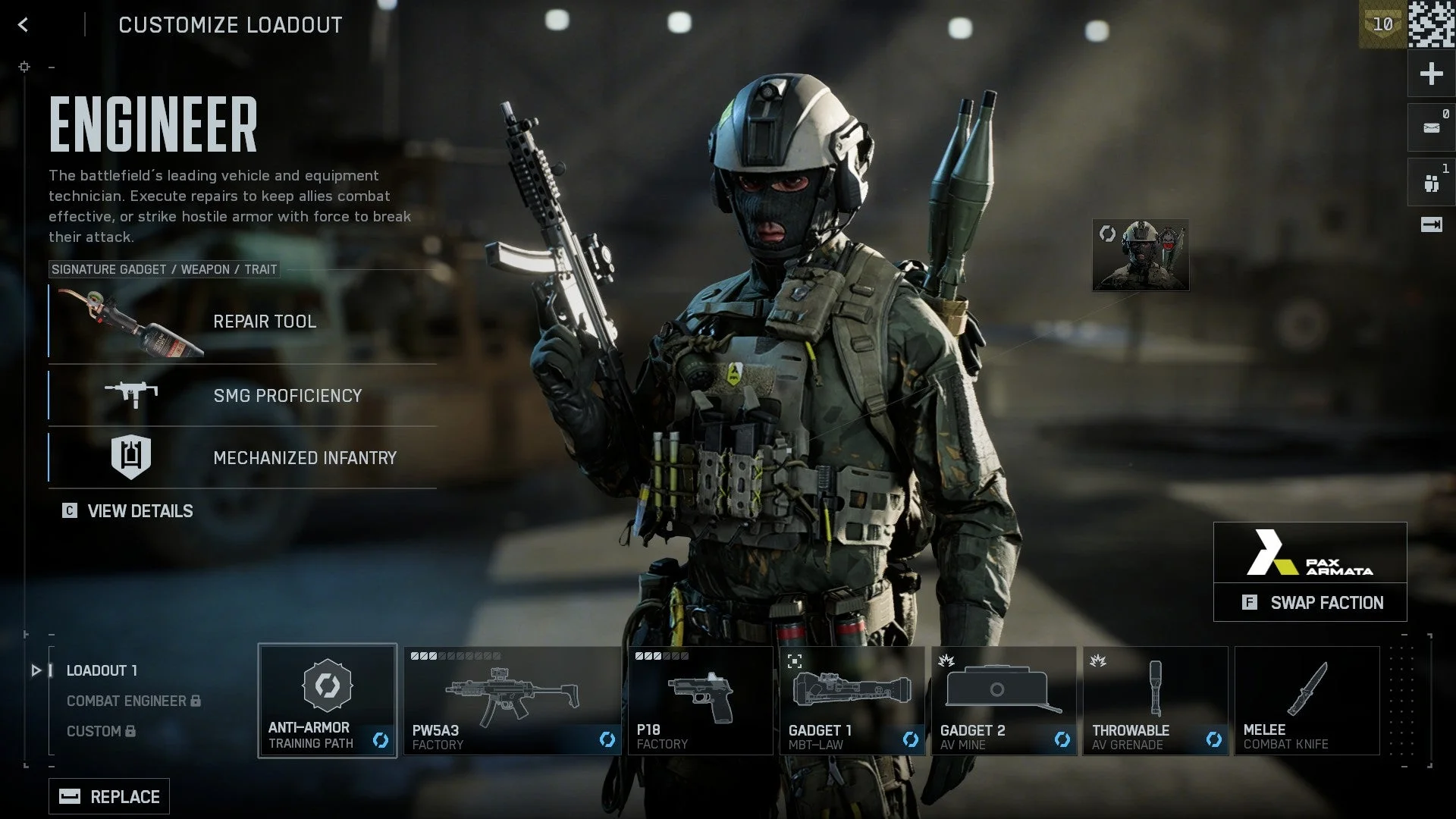Image resolution: width=1456 pixels, height=819 pixels.
Task: Open View Details for Engineer
Action: [128, 511]
